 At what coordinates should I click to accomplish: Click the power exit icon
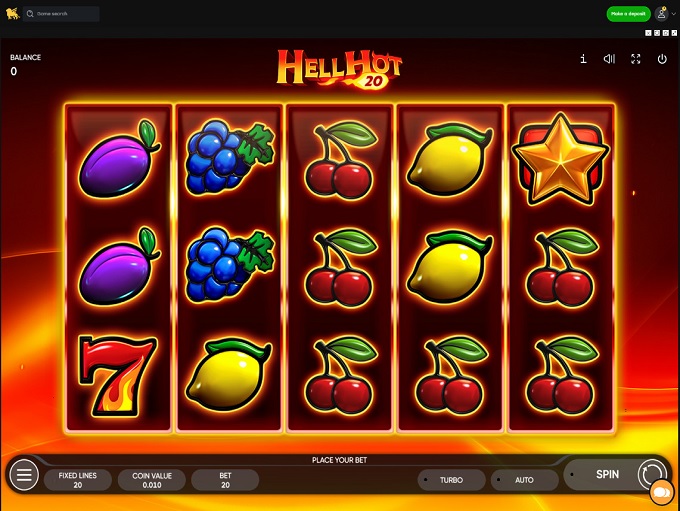click(x=662, y=59)
